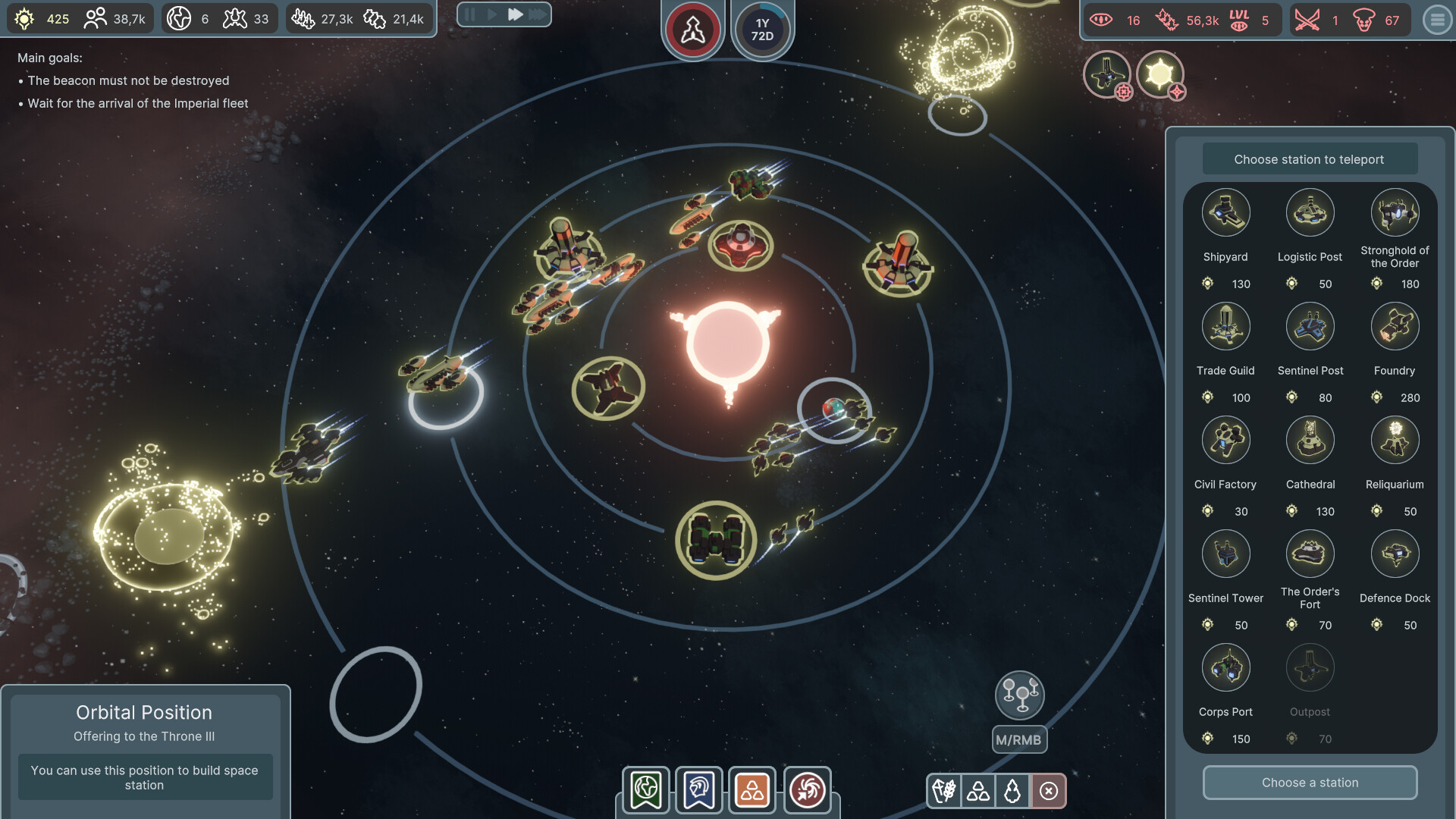Viewport: 1456px width, 819px height.
Task: Choose the Foundry station icon
Action: [x=1395, y=327]
